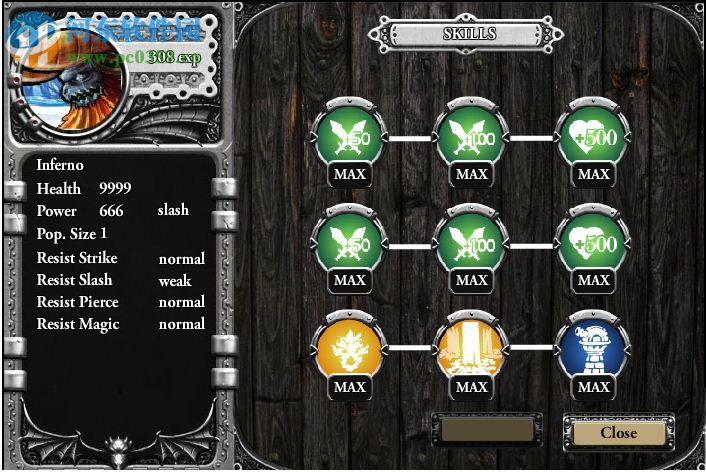
Task: Close the skills window
Action: point(618,432)
